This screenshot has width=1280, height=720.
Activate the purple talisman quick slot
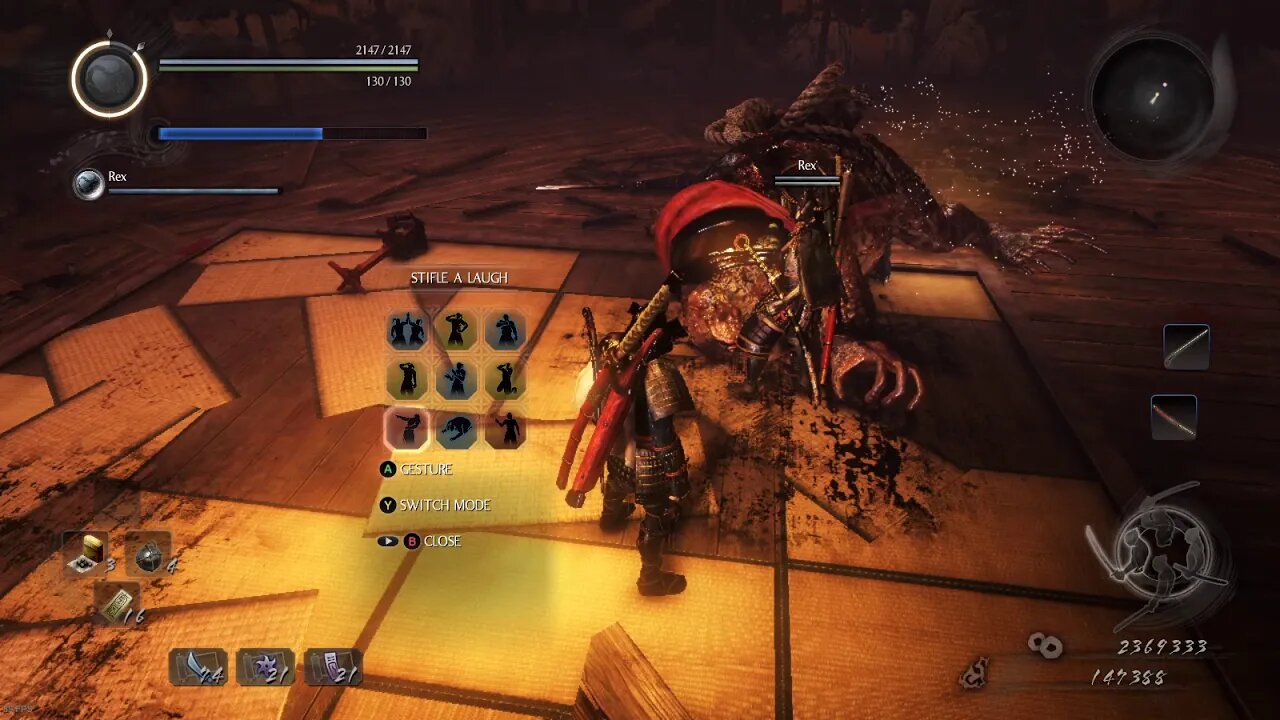tap(333, 666)
